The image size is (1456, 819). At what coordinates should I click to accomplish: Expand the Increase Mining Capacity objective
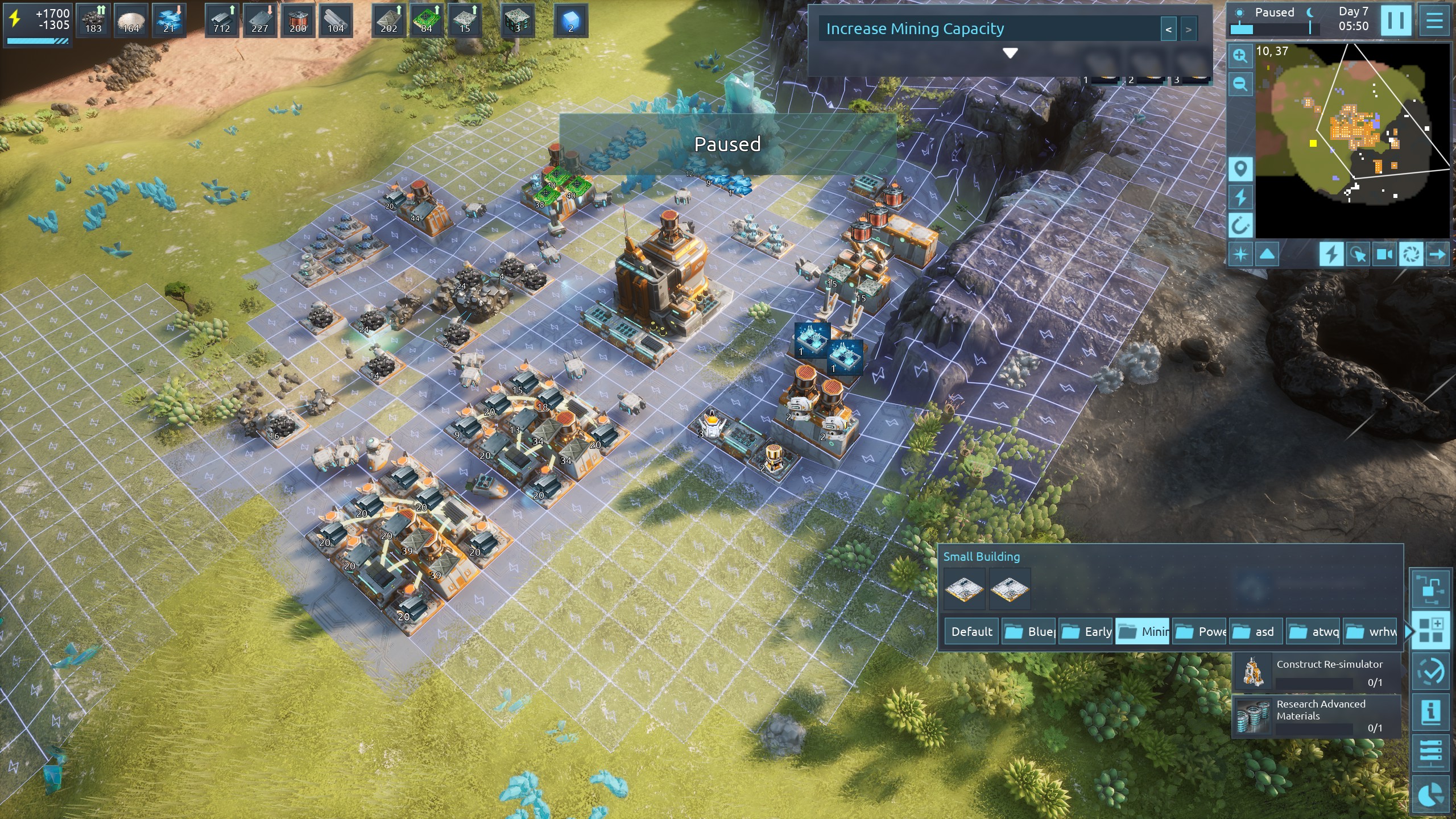click(x=1010, y=53)
